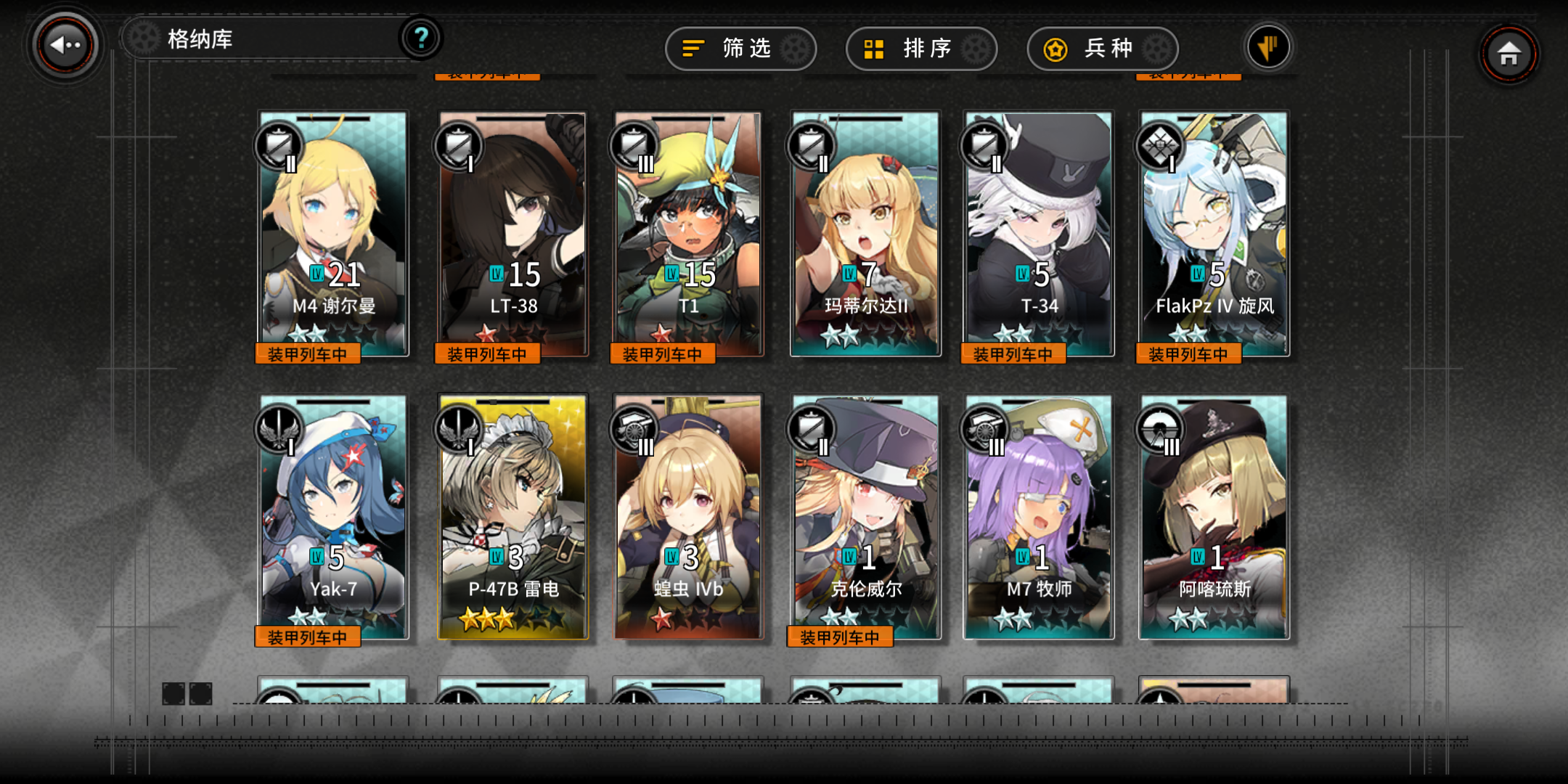Click the 装甲列车中 tag on LT-38 card
This screenshot has height=784, width=1568.
point(486,353)
